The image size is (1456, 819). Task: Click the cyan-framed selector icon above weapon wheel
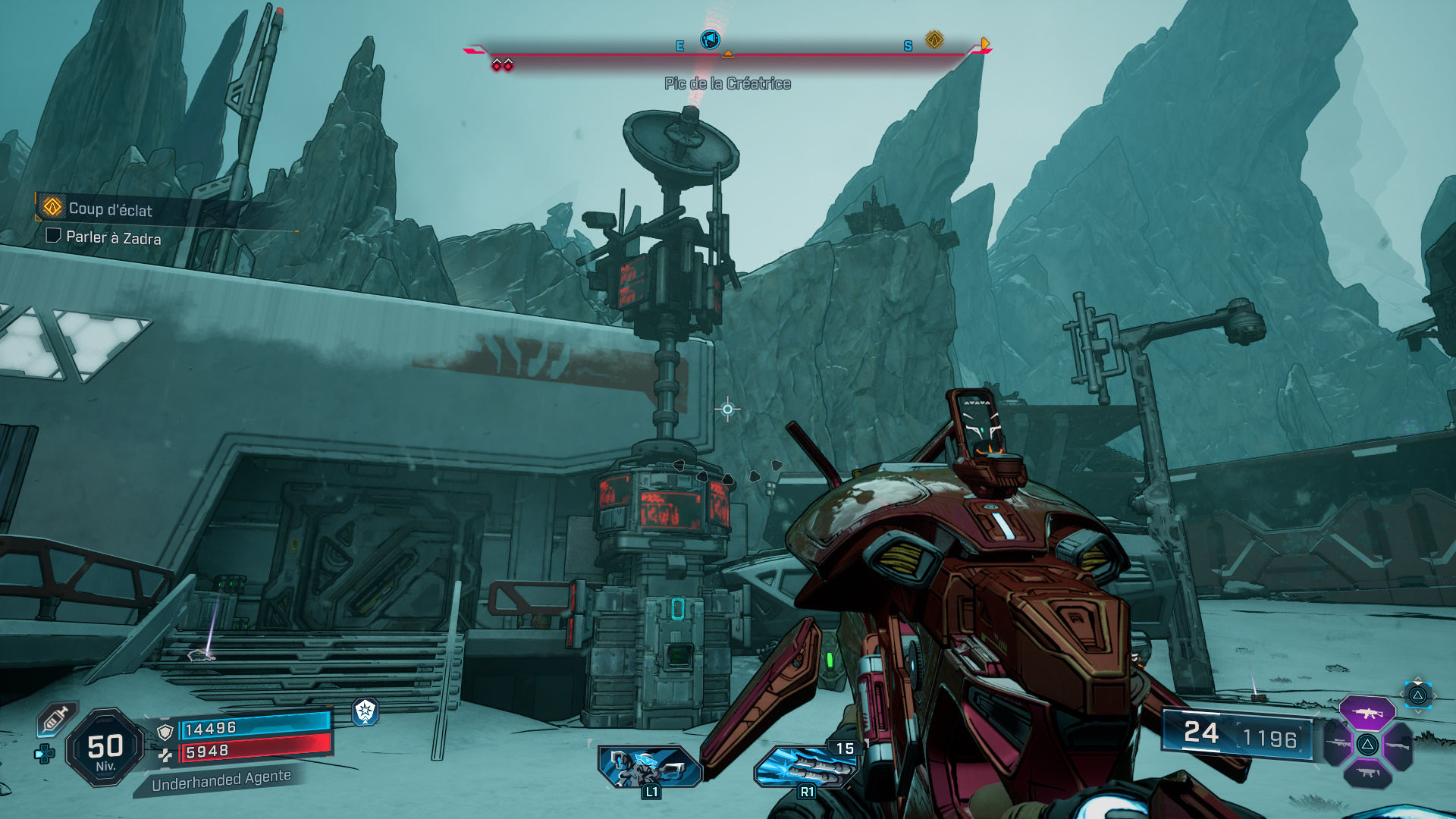click(1417, 695)
